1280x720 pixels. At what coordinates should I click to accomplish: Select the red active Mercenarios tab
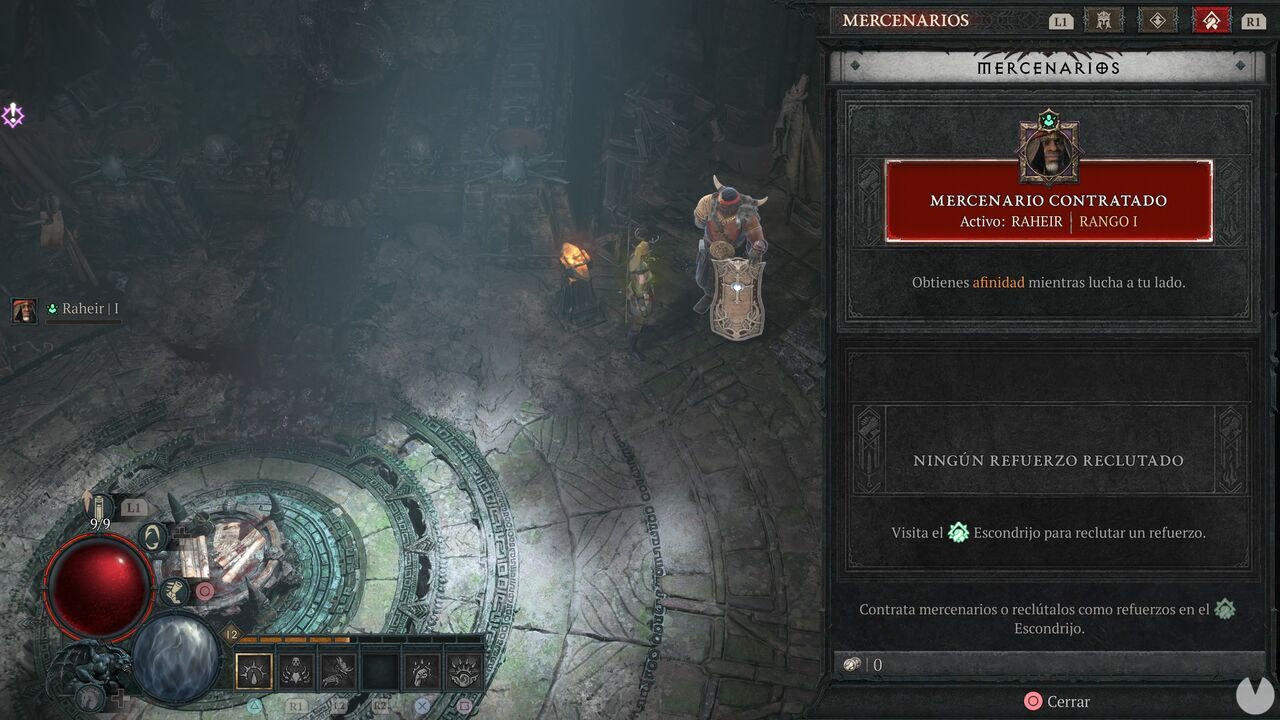1210,19
